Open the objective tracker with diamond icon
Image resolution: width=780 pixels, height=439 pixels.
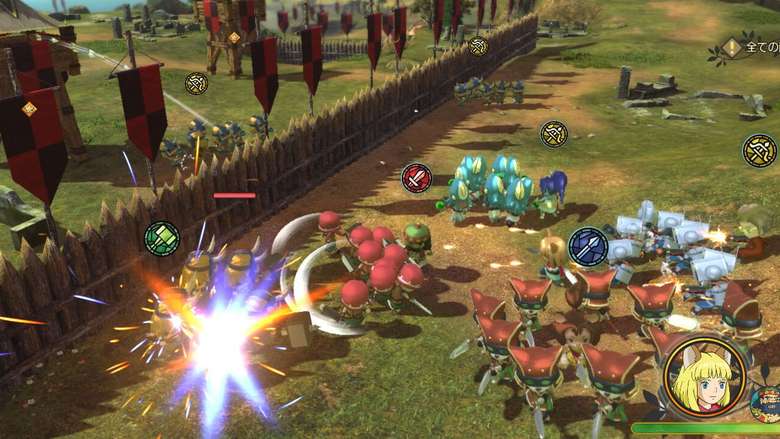(x=733, y=47)
